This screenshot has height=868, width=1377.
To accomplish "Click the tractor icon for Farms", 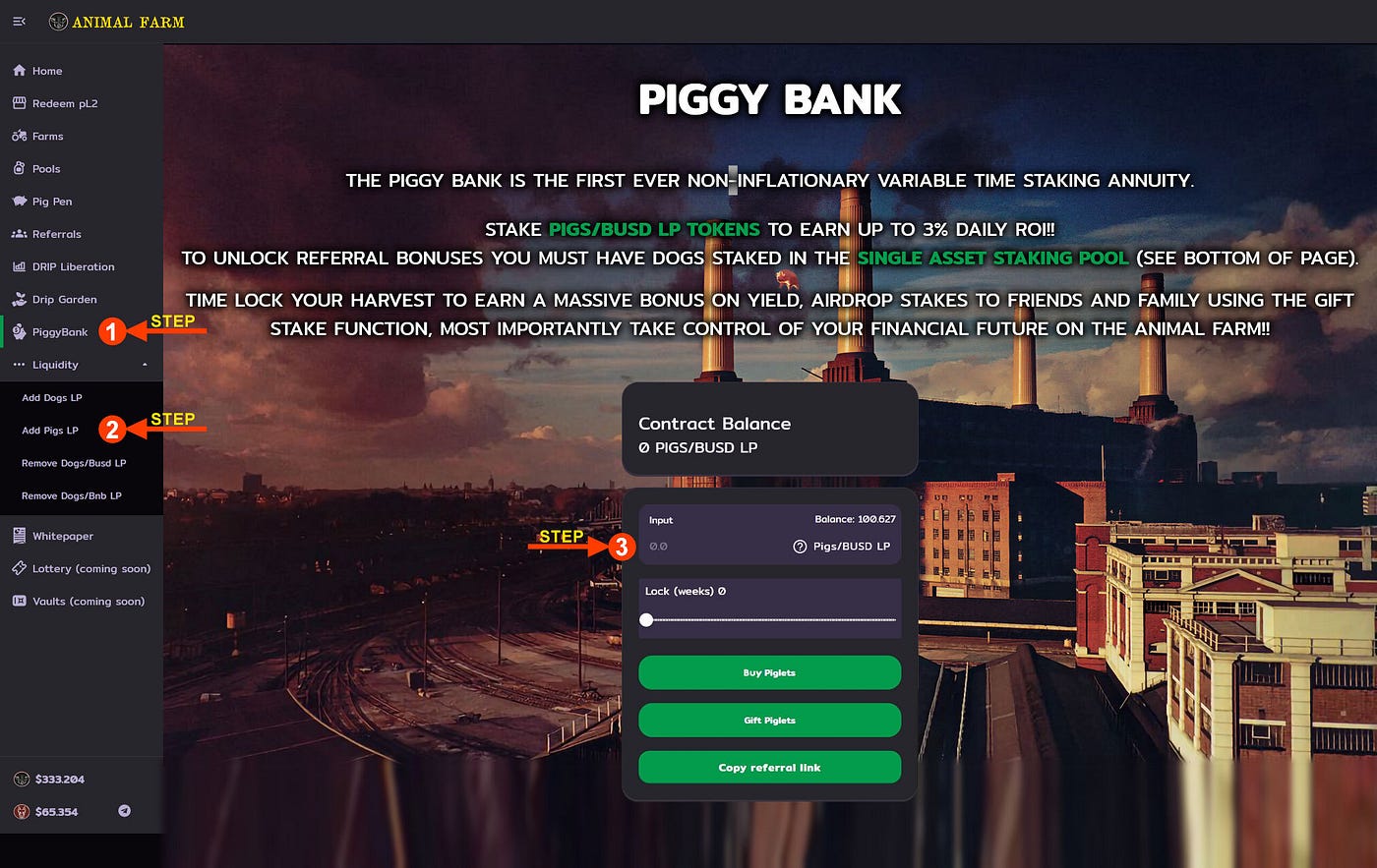I will tap(18, 136).
